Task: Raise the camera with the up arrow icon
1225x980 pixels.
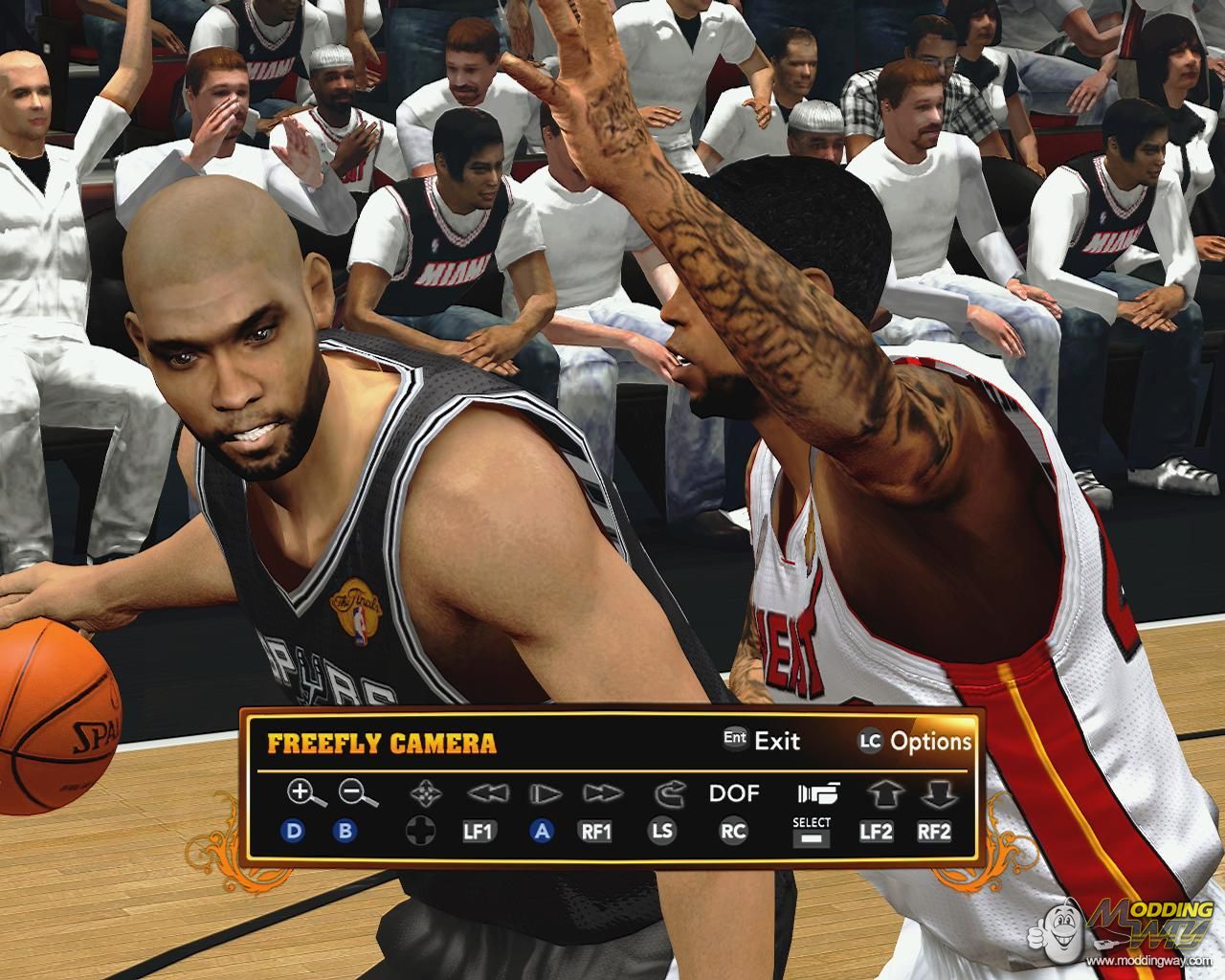Action: 879,793
